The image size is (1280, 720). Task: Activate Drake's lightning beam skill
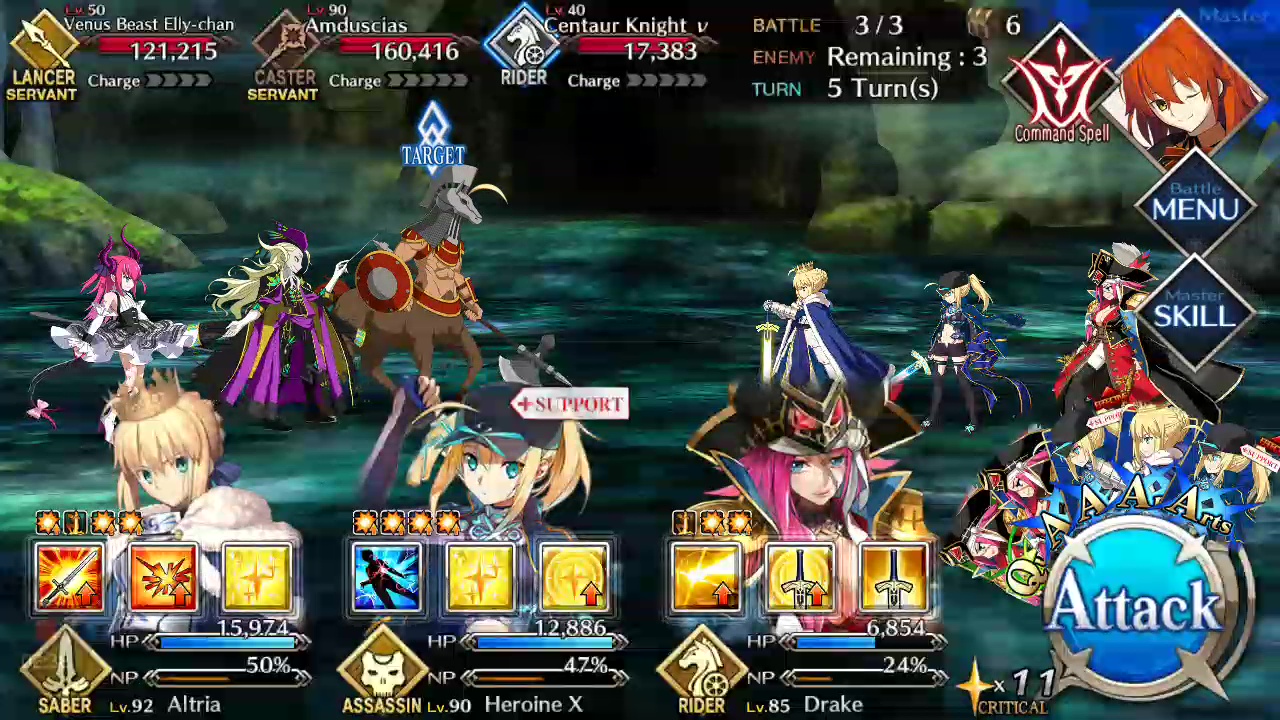pyautogui.click(x=706, y=577)
